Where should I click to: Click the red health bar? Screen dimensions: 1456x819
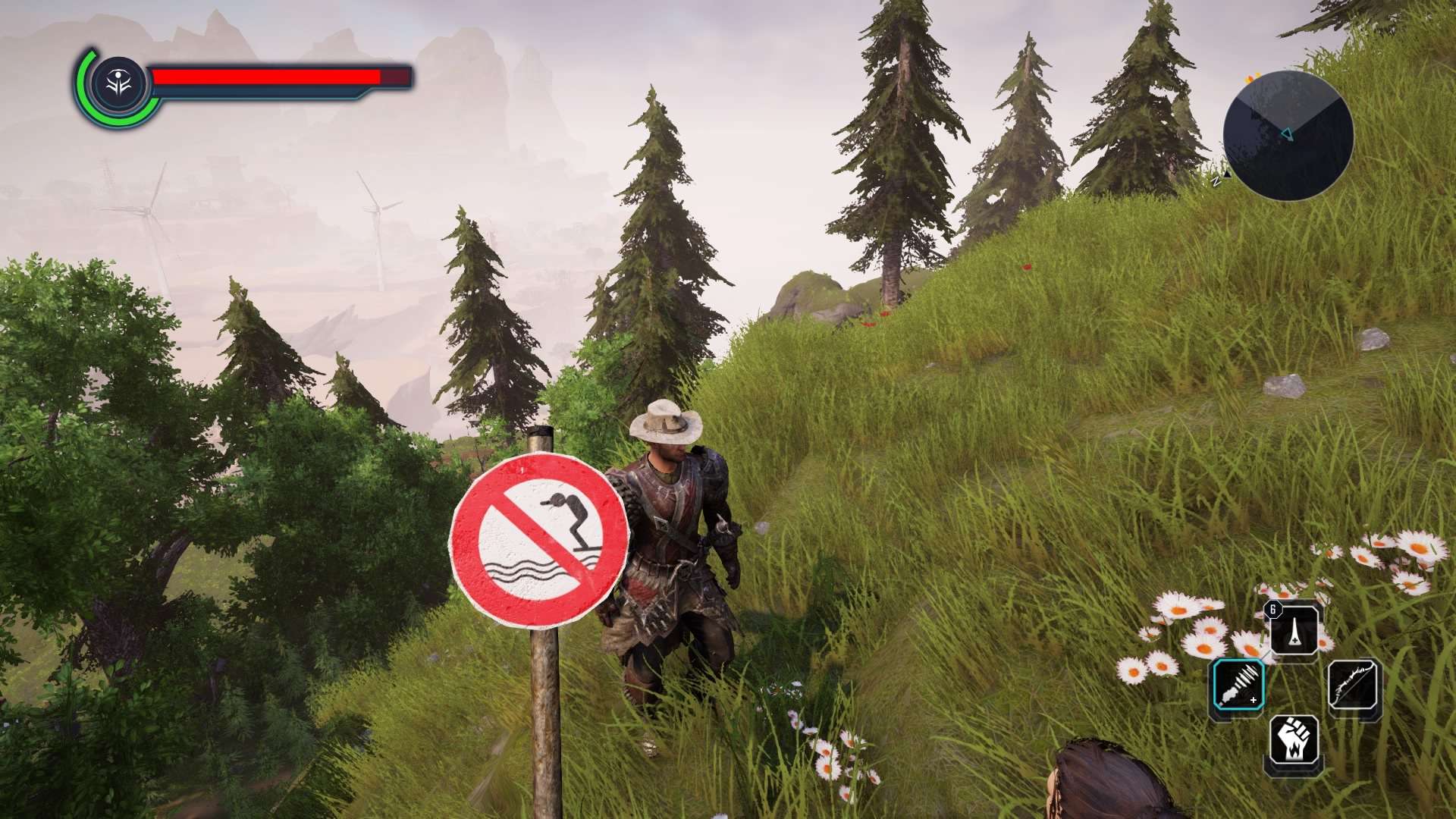[265, 77]
